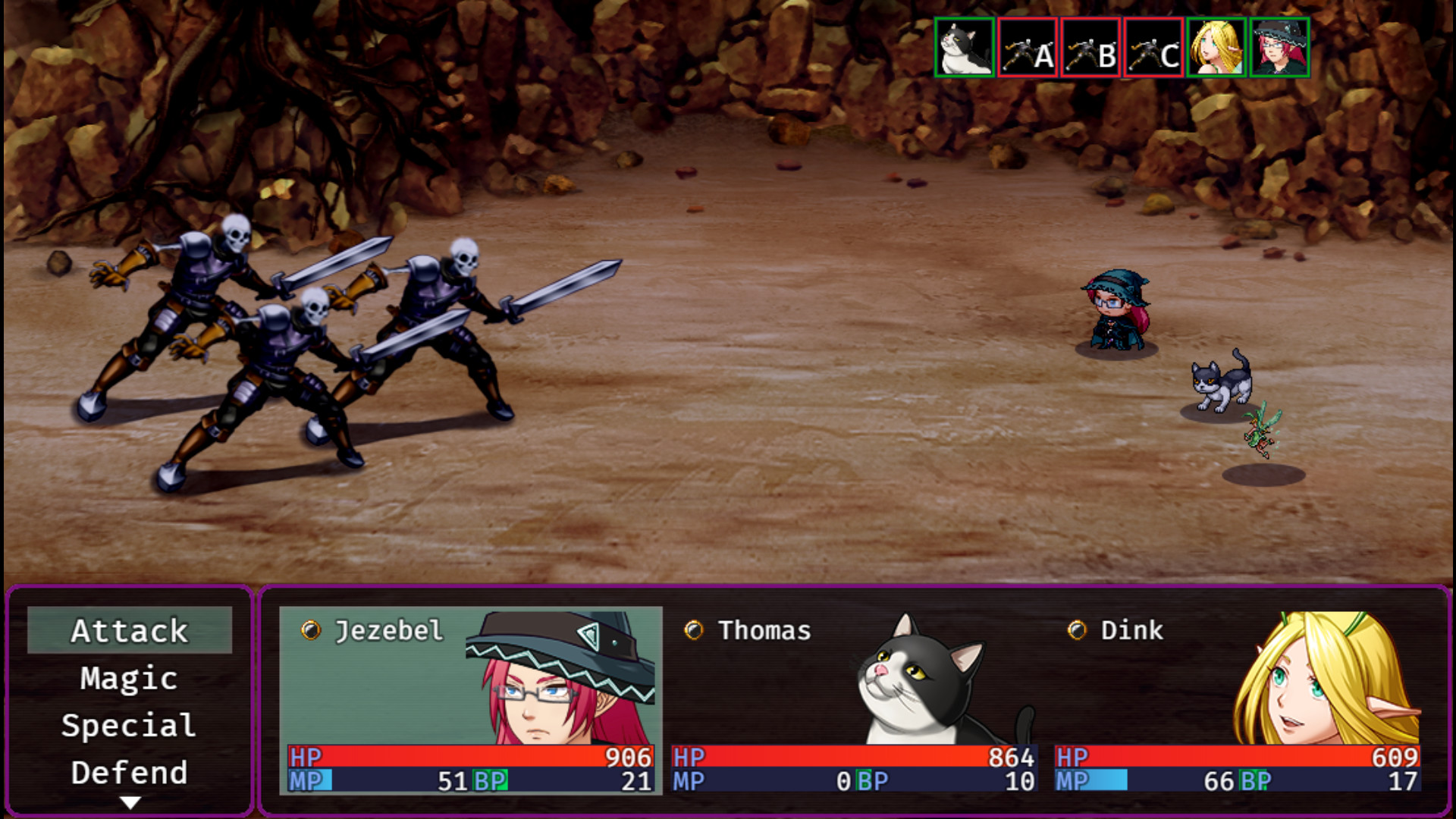
Task: Select Thomas the cat in the turn order bar
Action: coord(964,48)
